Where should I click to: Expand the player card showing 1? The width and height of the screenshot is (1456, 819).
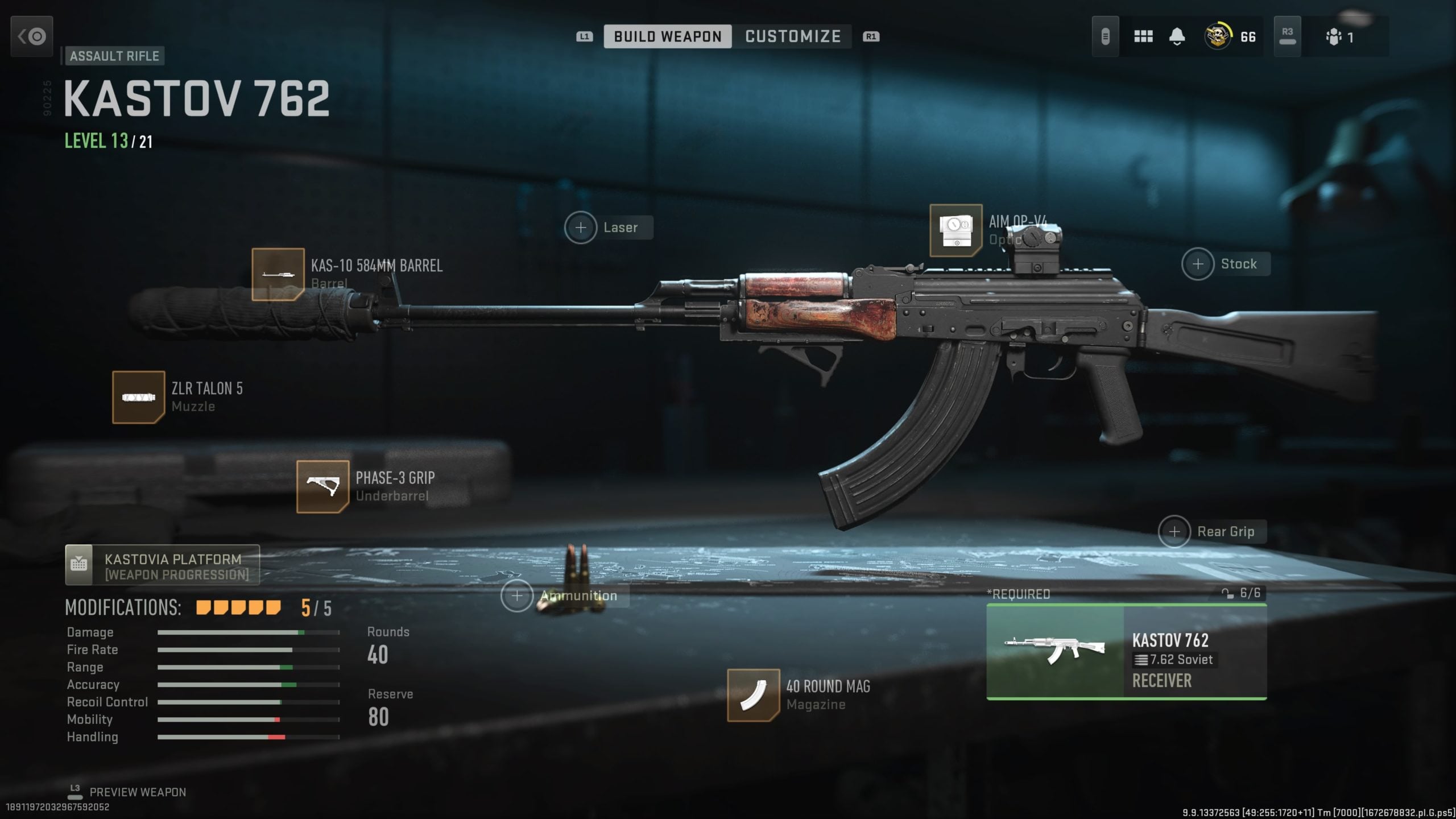click(1342, 36)
